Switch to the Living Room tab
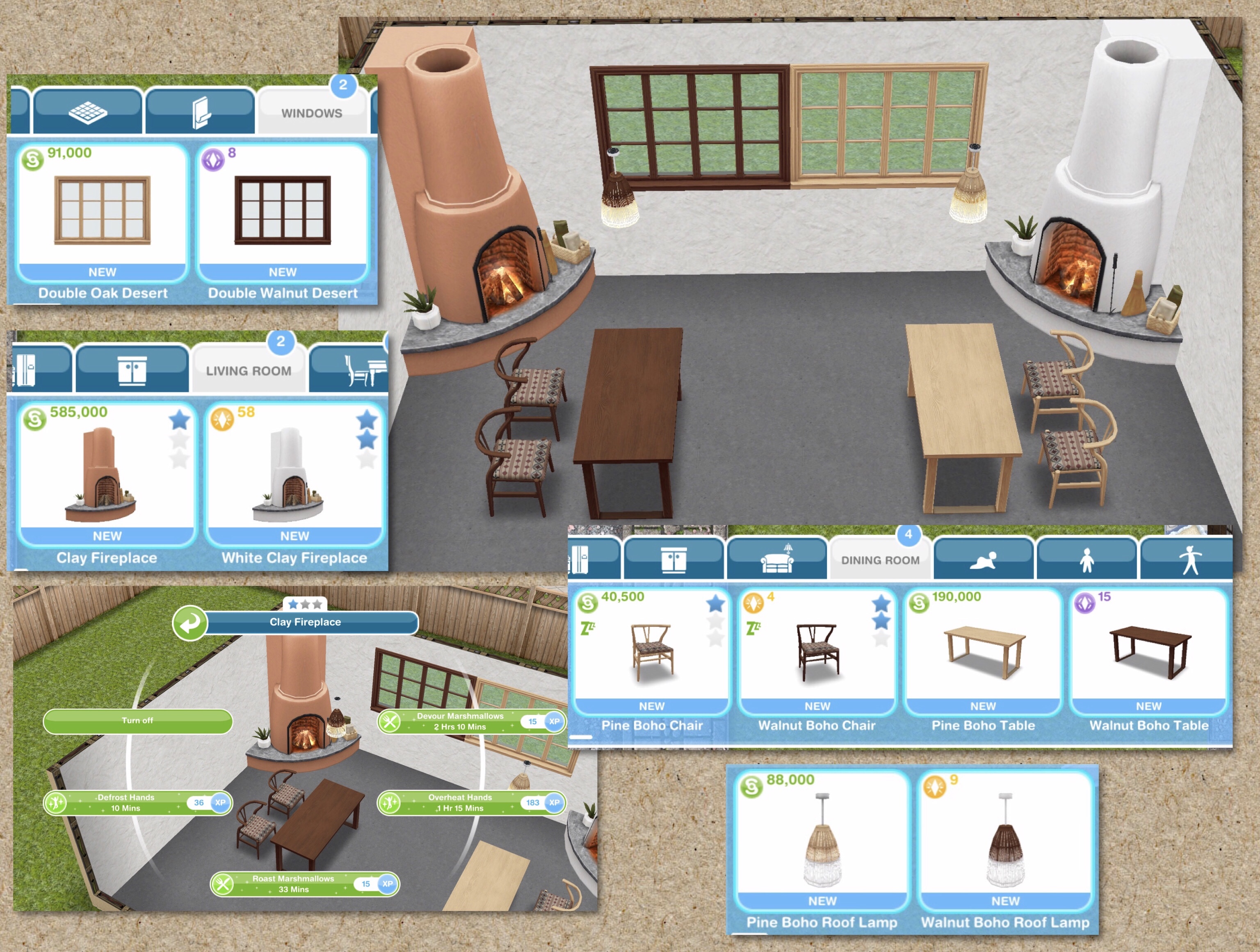The image size is (1260, 952). (x=249, y=370)
